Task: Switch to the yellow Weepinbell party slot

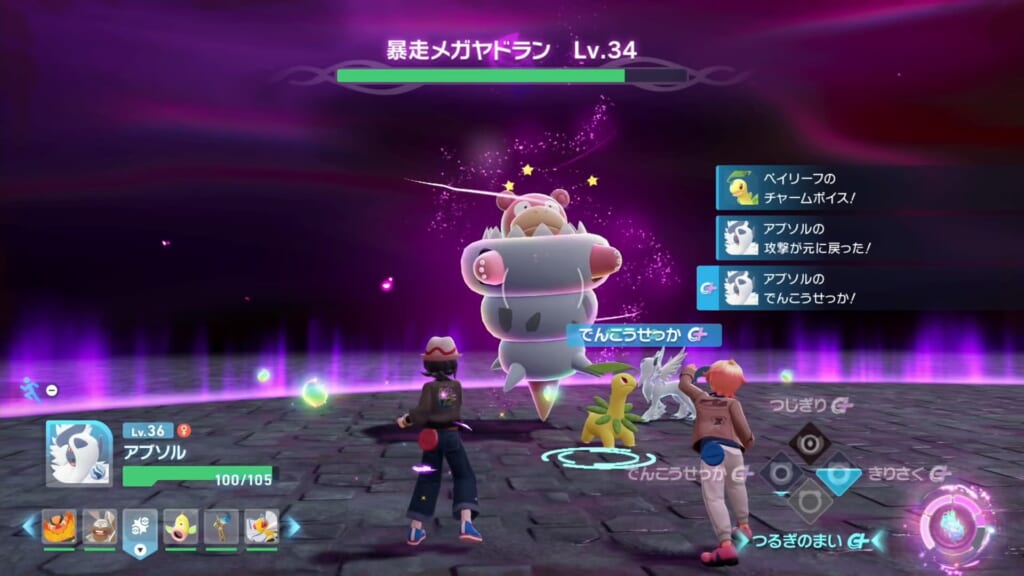Action: point(181,526)
